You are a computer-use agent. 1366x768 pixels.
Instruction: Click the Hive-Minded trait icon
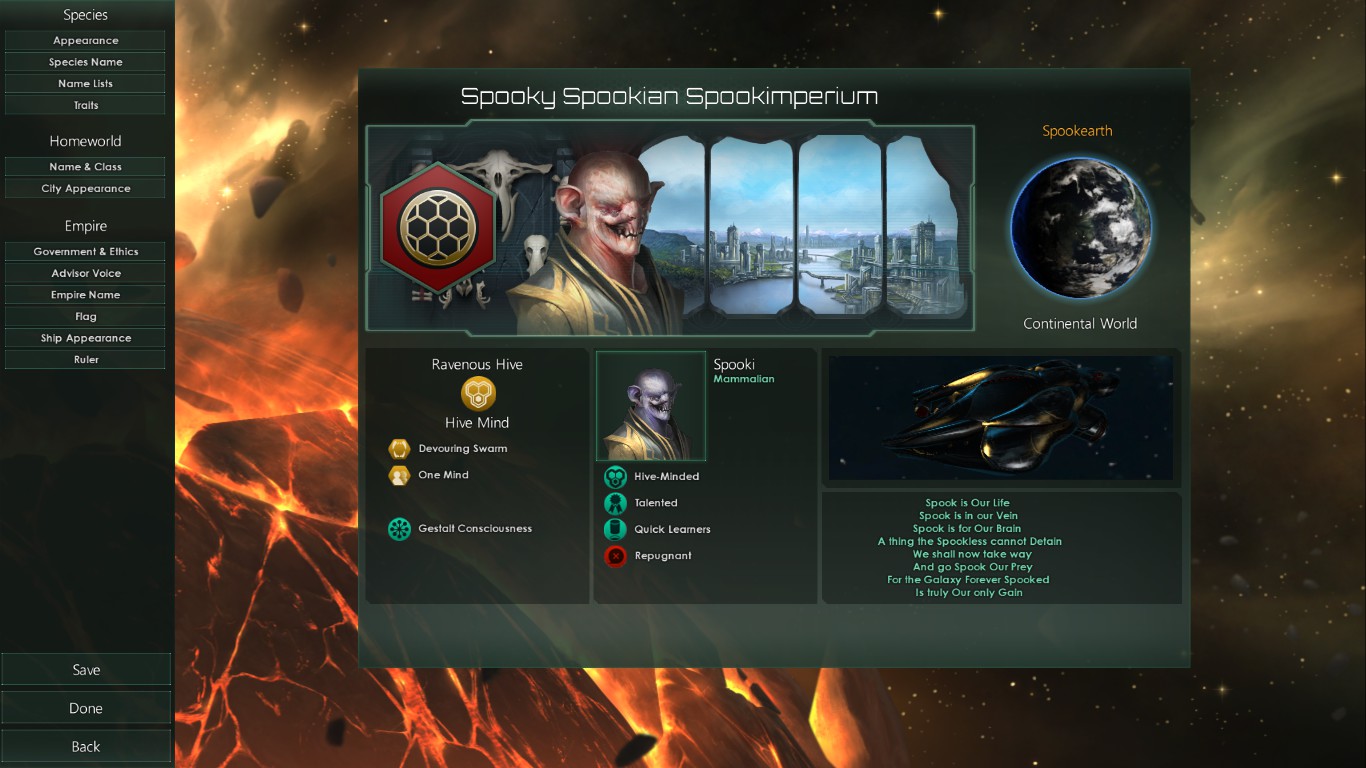(613, 476)
